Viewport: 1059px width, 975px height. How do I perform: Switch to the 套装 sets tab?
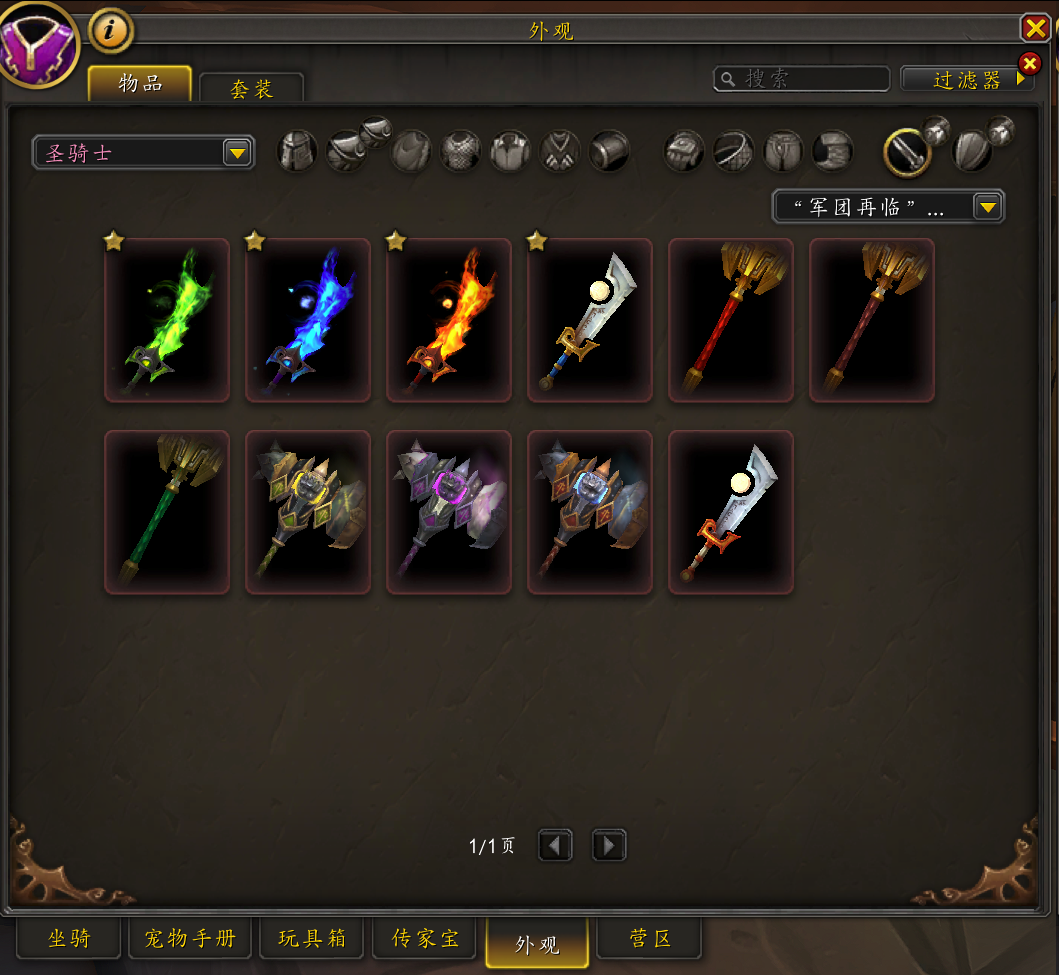pyautogui.click(x=251, y=88)
